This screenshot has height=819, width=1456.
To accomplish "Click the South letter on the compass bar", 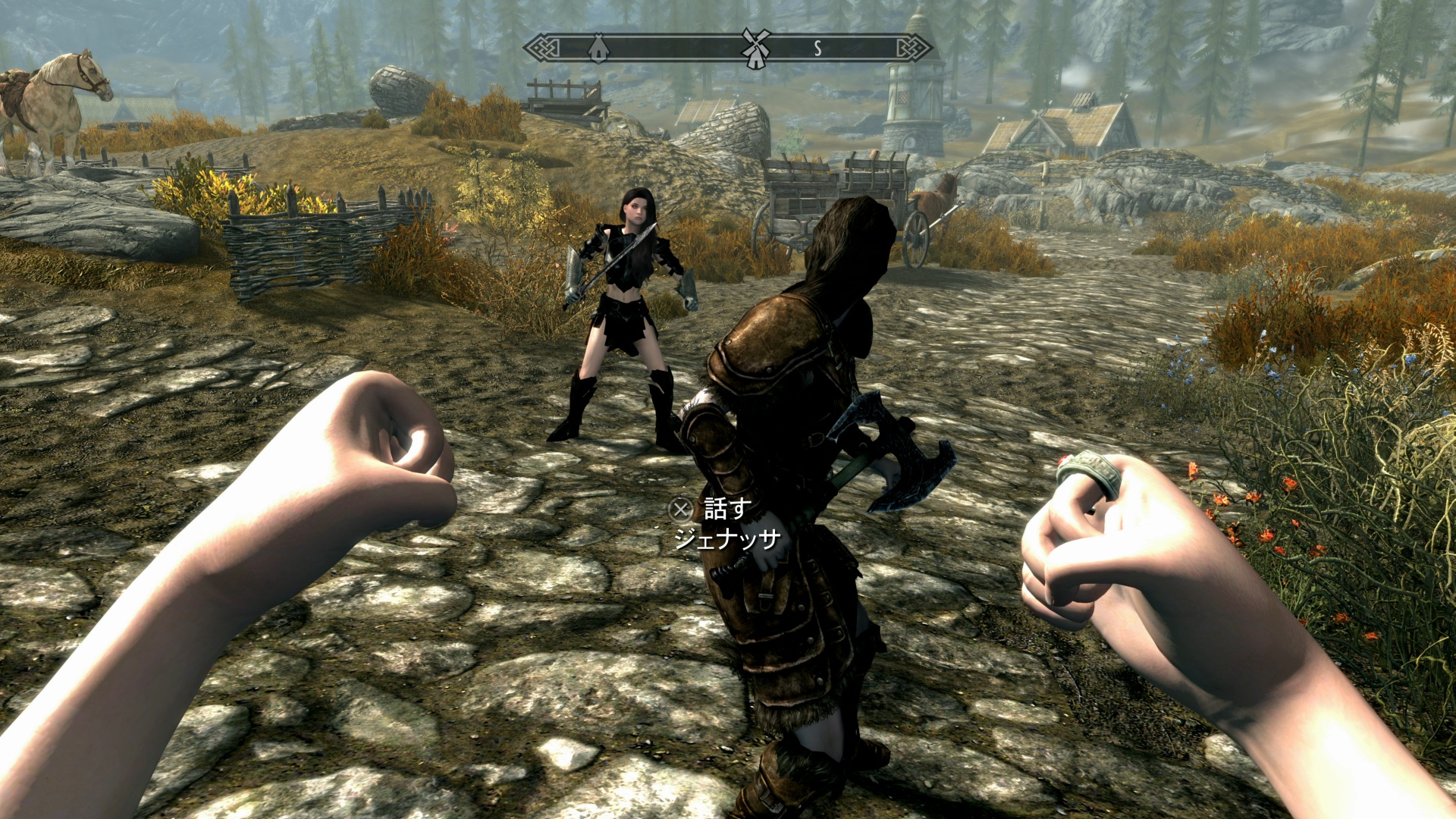I will pyautogui.click(x=817, y=49).
